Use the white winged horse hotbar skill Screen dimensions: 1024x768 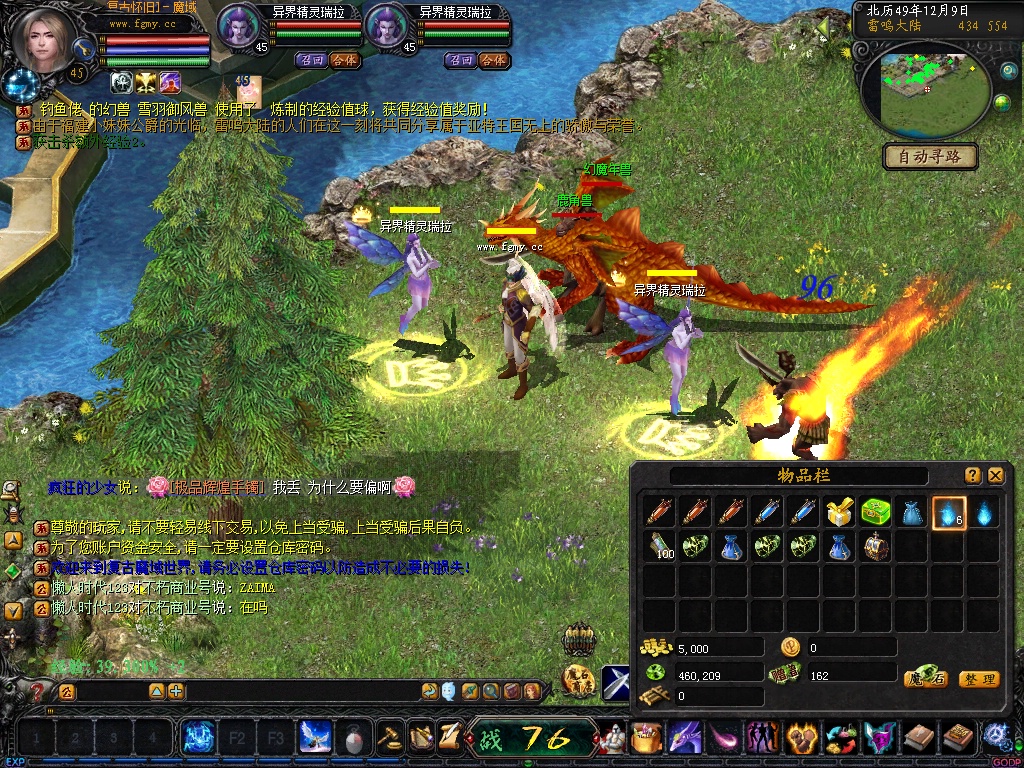pyautogui.click(x=316, y=738)
